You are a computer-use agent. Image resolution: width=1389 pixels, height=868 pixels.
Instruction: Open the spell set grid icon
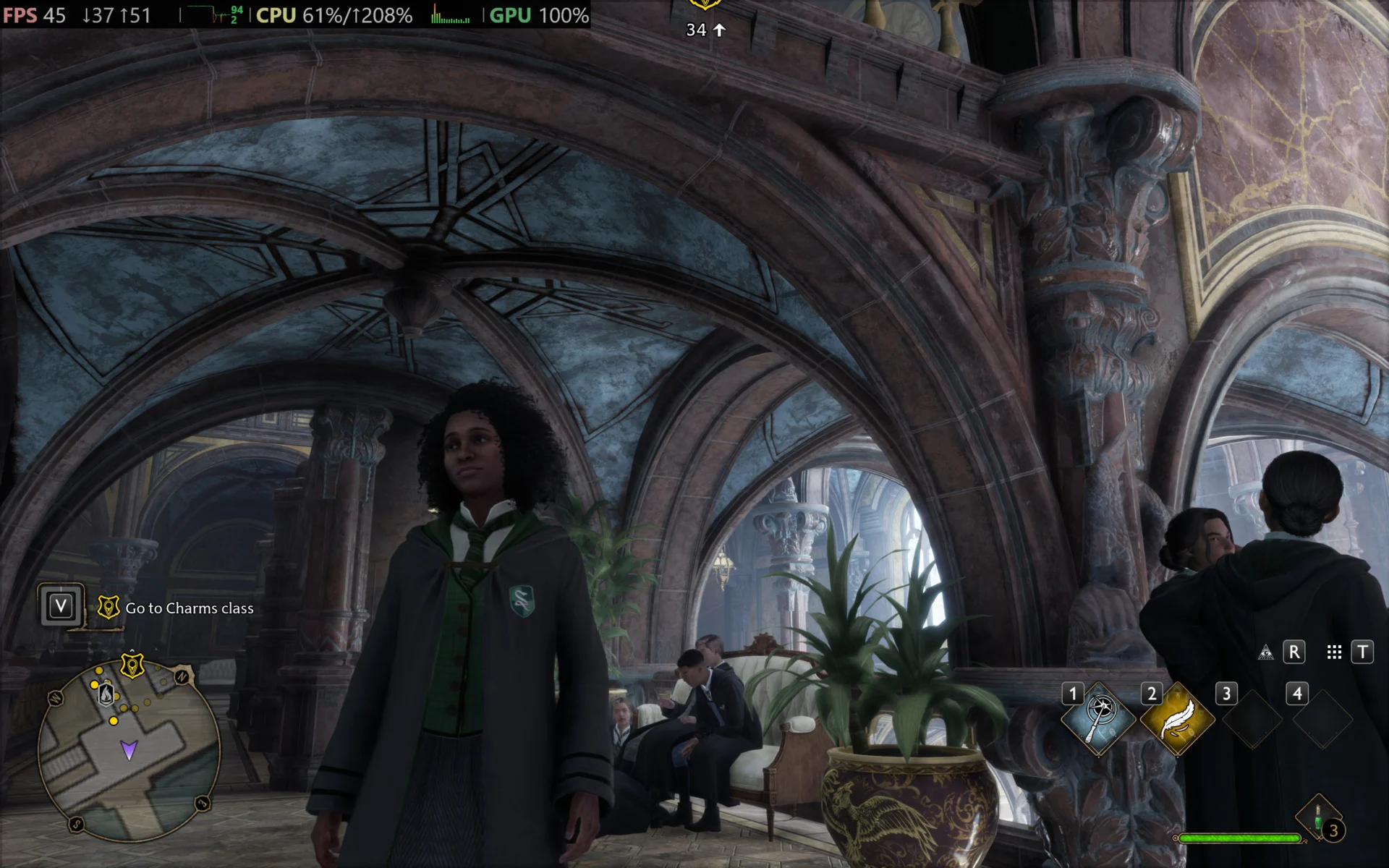point(1334,652)
